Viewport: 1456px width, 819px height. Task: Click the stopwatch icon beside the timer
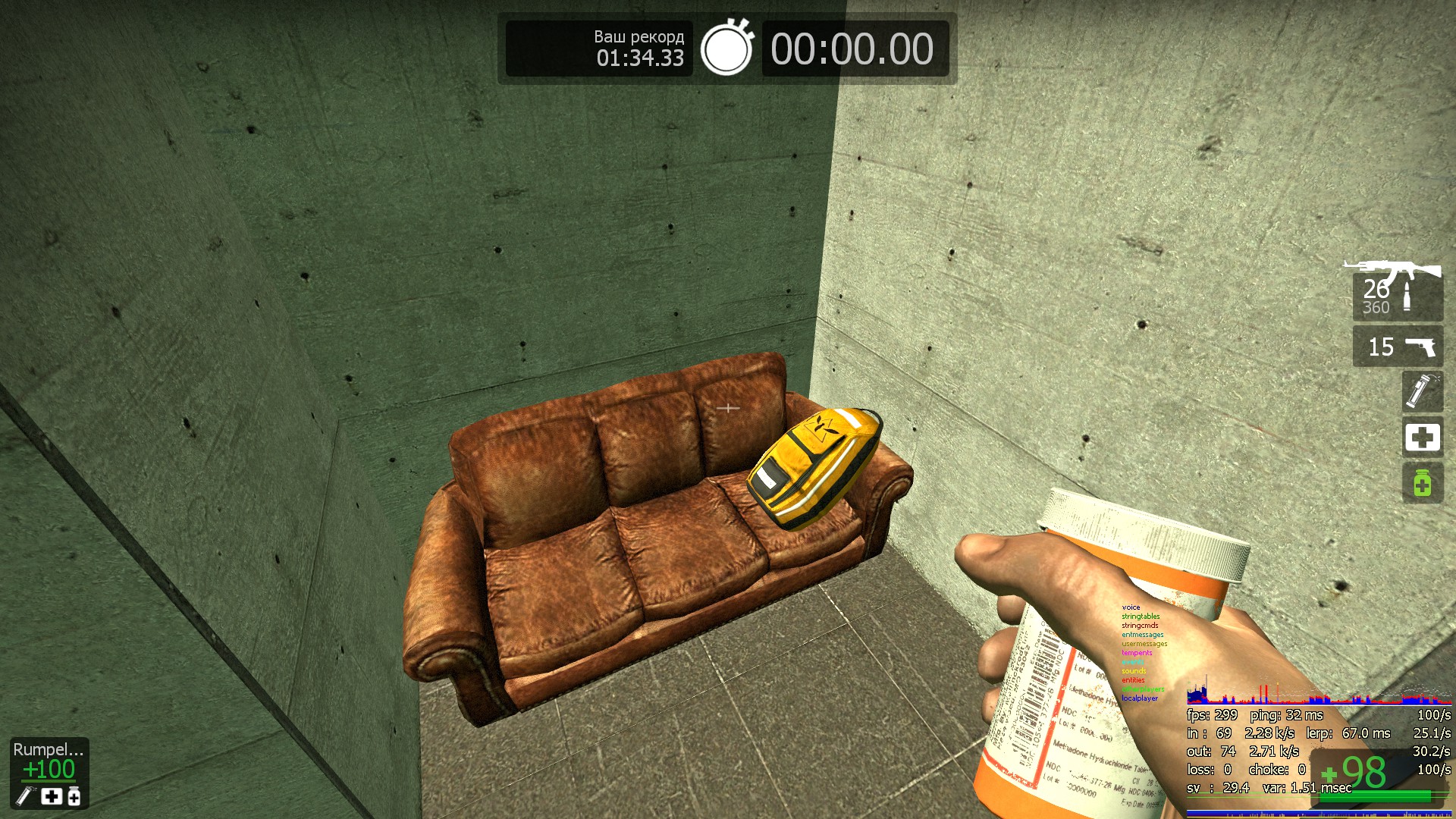pos(726,48)
